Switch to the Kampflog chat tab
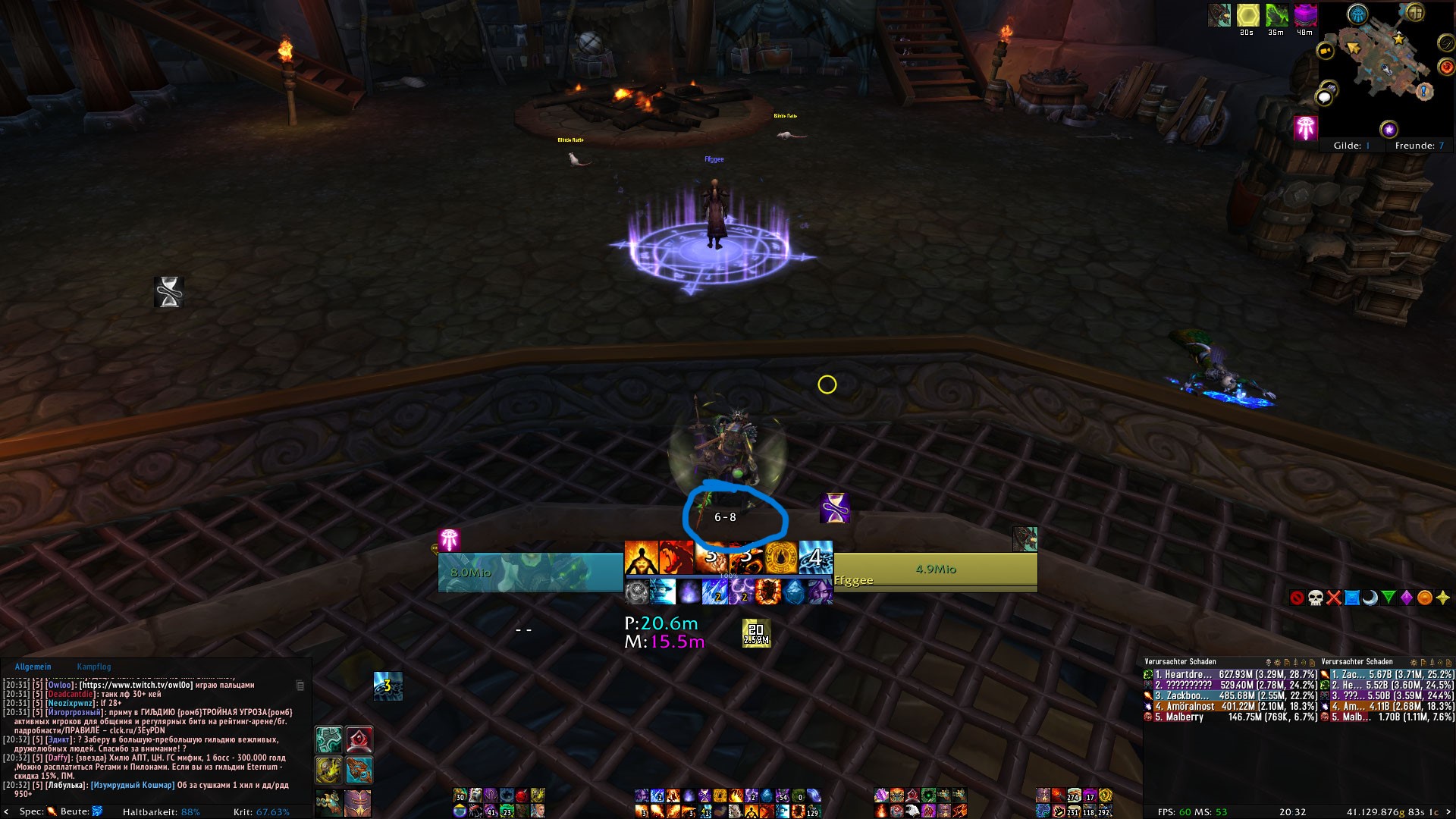Image resolution: width=1456 pixels, height=819 pixels. (93, 667)
